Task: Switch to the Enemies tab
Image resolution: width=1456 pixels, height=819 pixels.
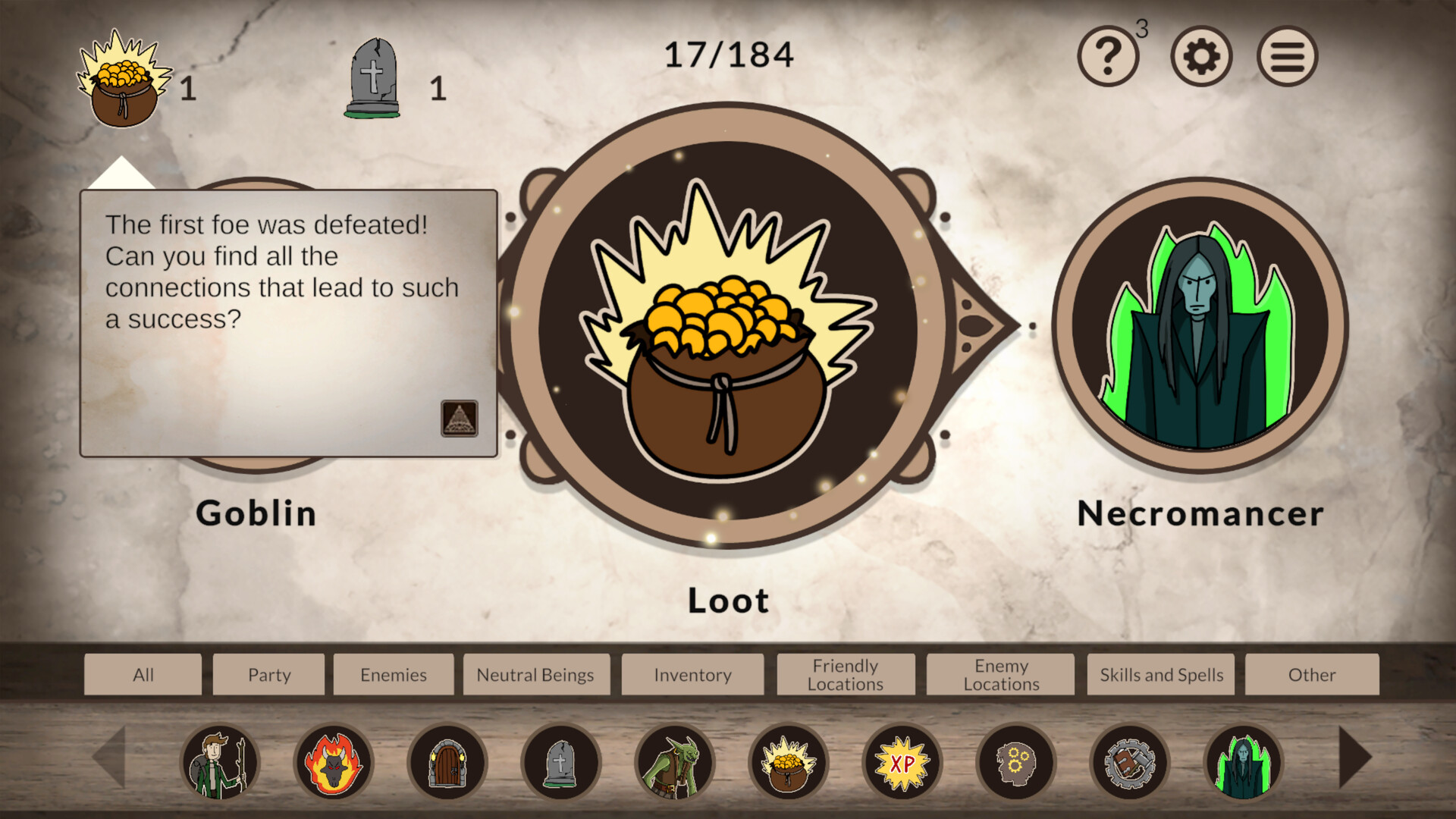Action: point(394,674)
